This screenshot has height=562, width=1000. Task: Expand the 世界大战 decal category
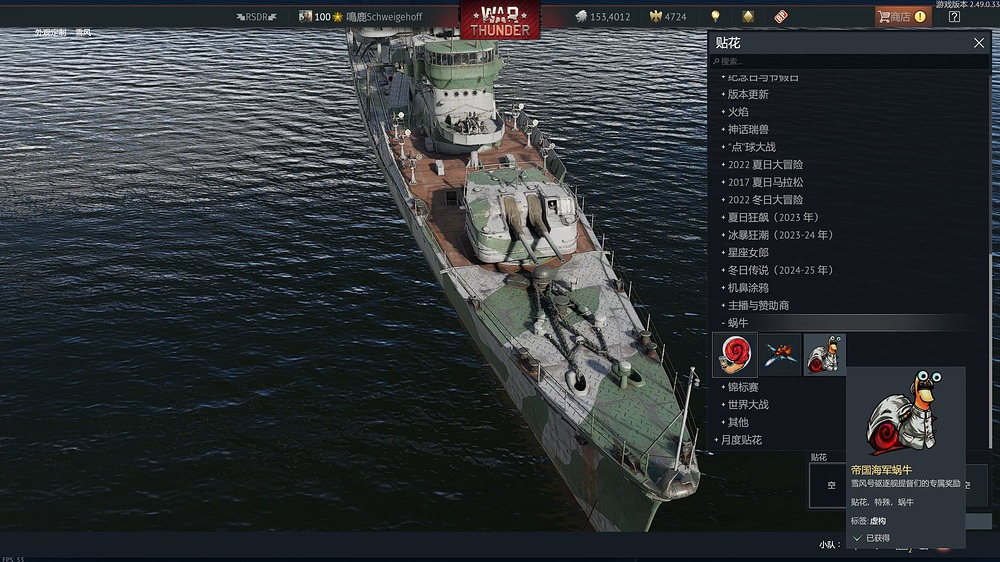tap(748, 405)
